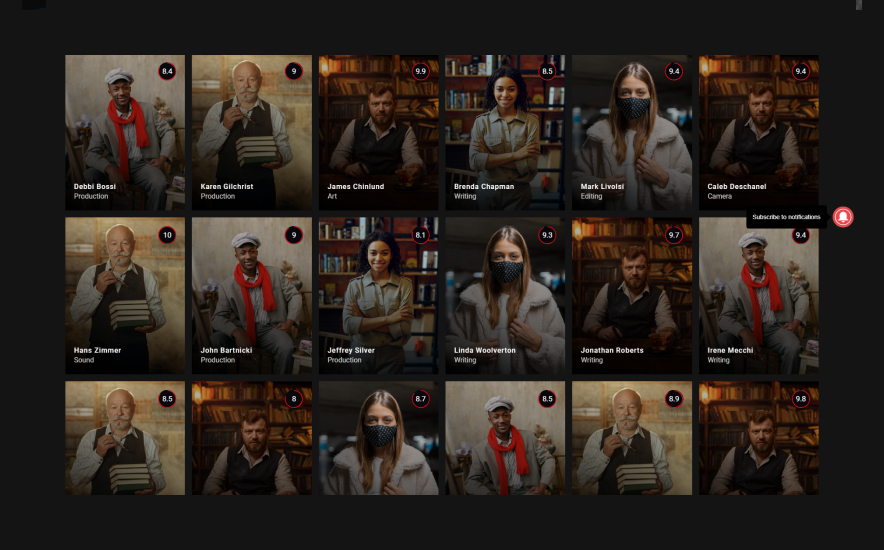This screenshot has height=550, width=884.
Task: Select Caleb Deschanel's Camera card
Action: [758, 132]
